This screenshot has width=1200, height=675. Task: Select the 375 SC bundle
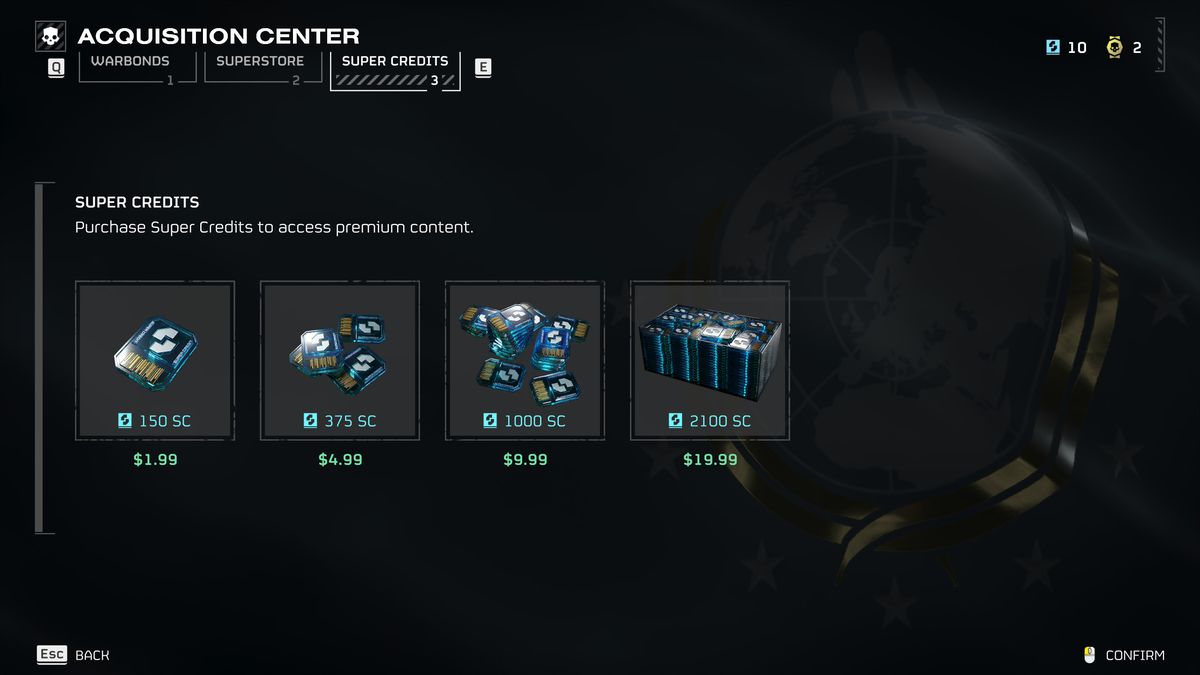pos(340,361)
